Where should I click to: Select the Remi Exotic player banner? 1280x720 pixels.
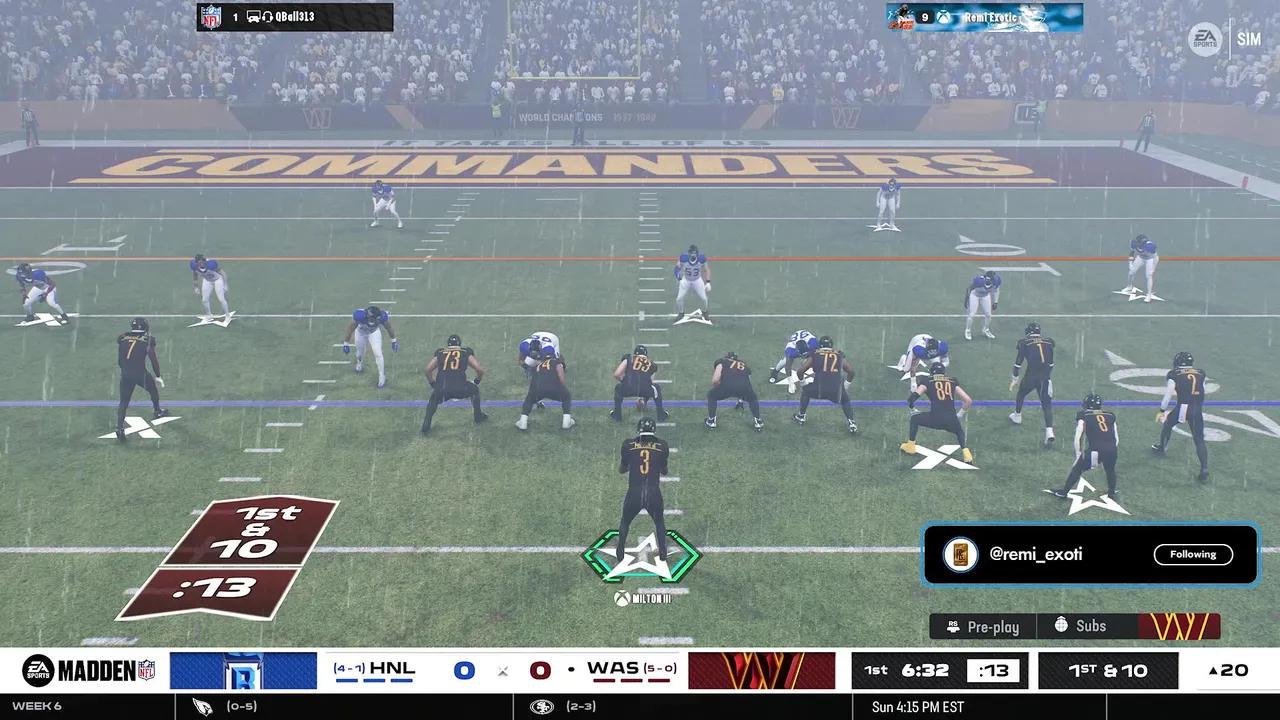tap(984, 17)
